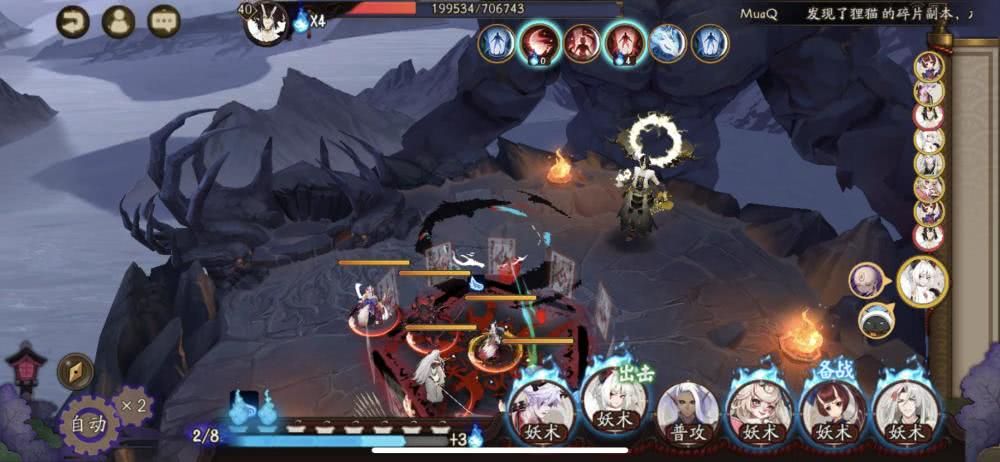Tap the small purple-haired portrait bubble
Image resolution: width=1000 pixels, height=462 pixels.
click(866, 280)
